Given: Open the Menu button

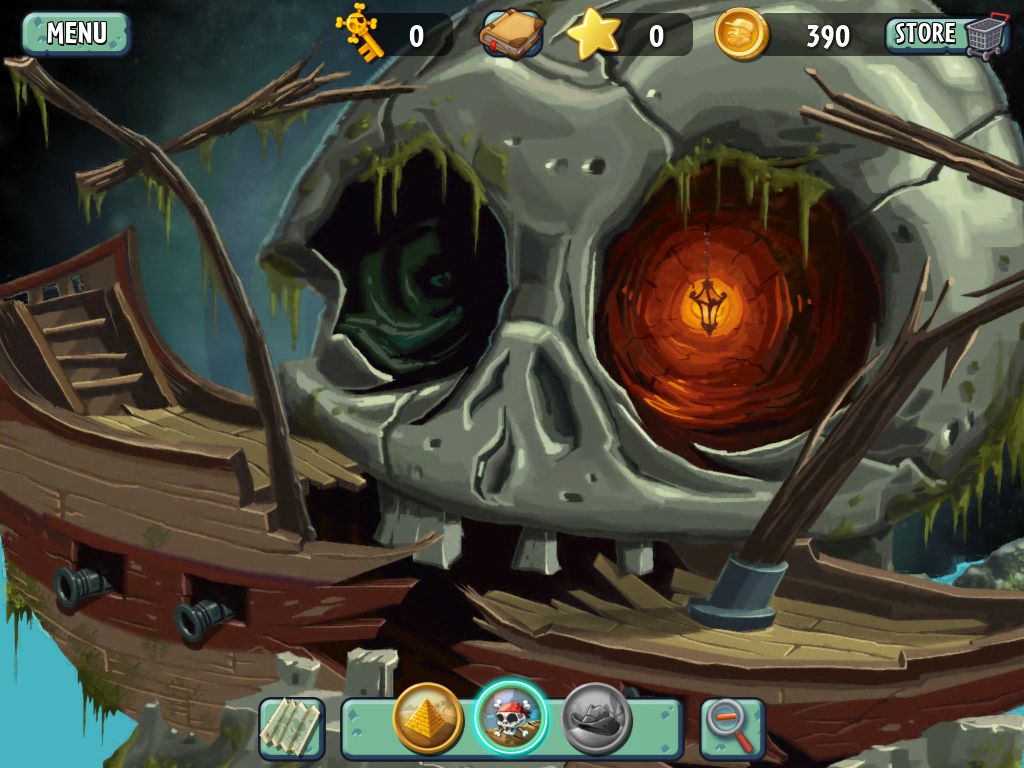Looking at the screenshot, I should tap(76, 33).
